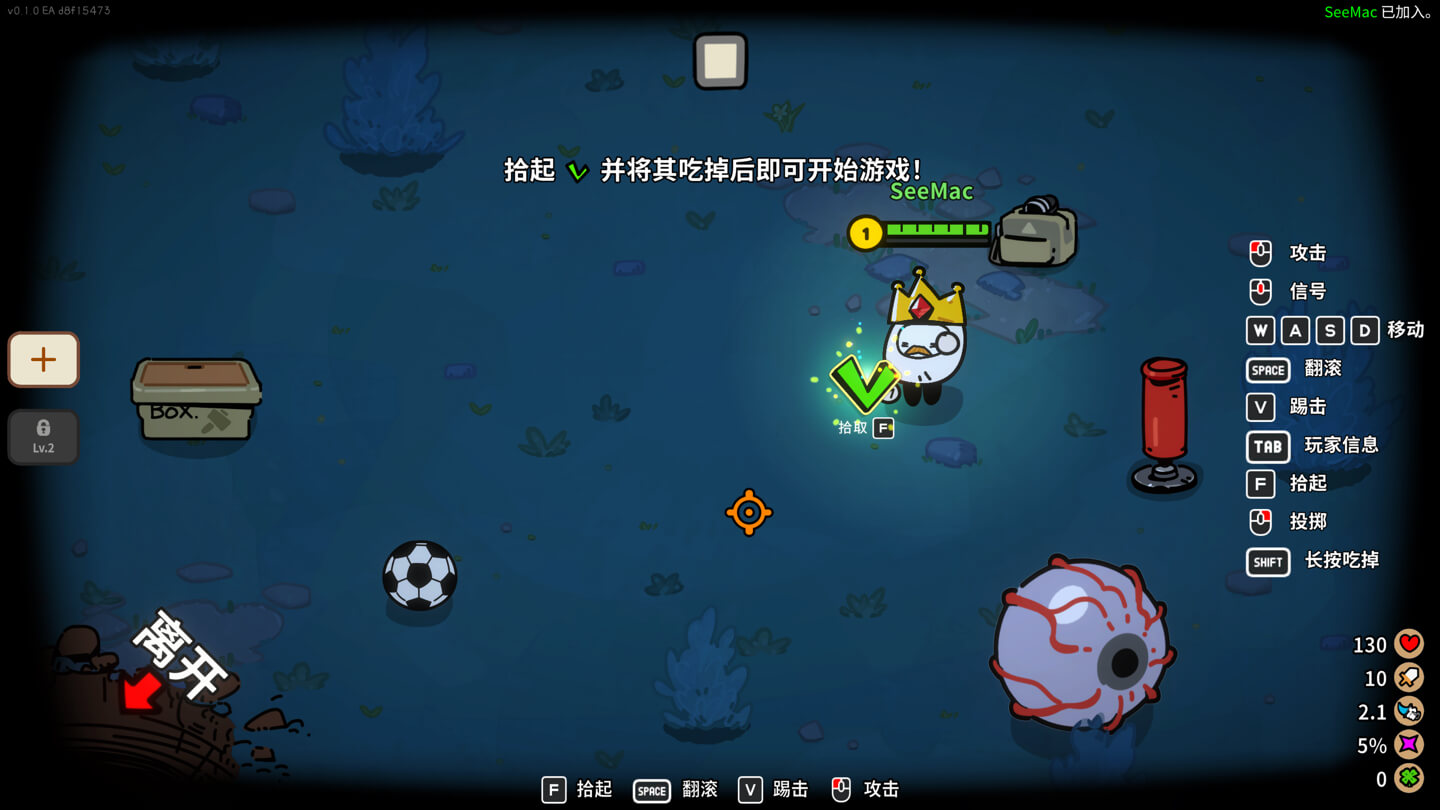The width and height of the screenshot is (1440, 810).
Task: Click the SHIFT 长按吃掉 key icon
Action: coord(1267,561)
